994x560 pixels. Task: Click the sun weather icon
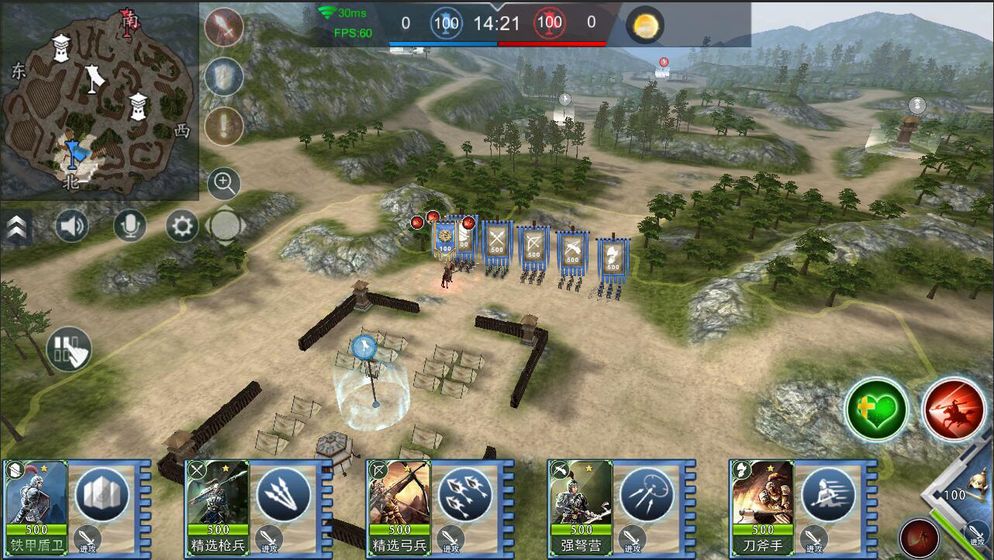coord(645,24)
